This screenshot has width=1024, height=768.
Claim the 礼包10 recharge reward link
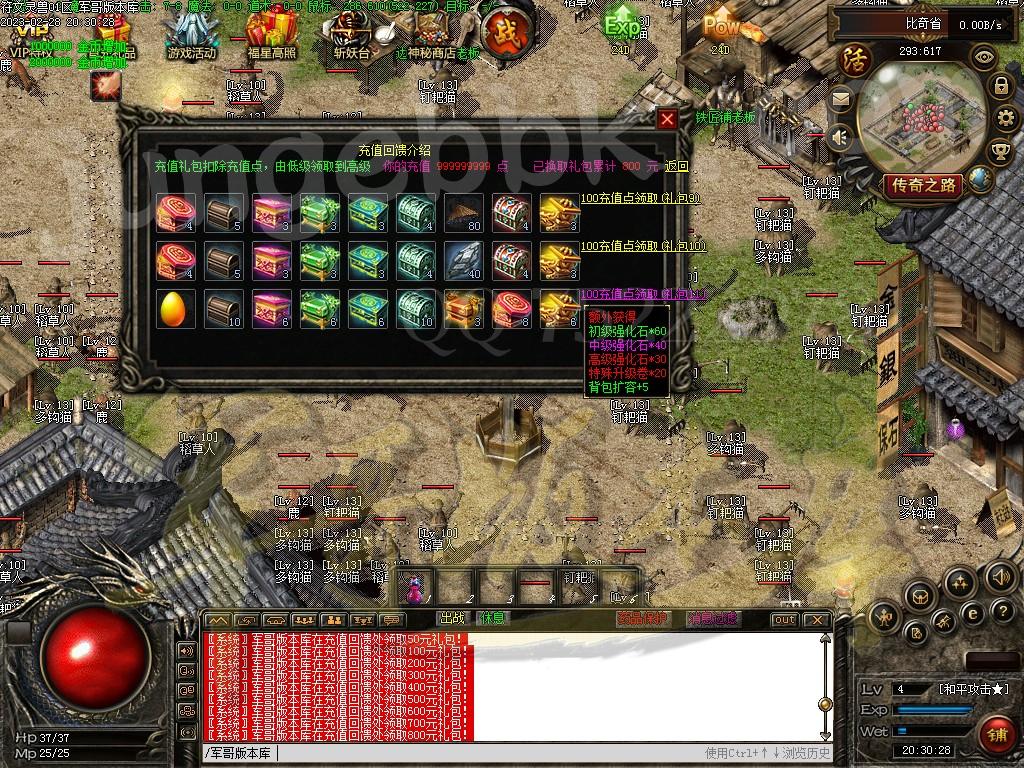click(642, 246)
